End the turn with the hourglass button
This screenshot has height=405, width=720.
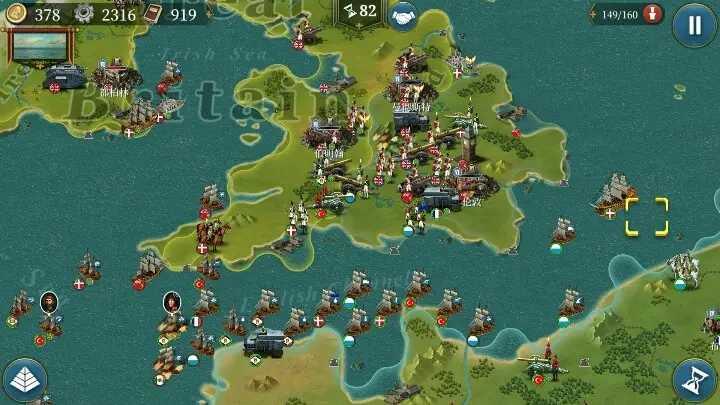(x=693, y=380)
